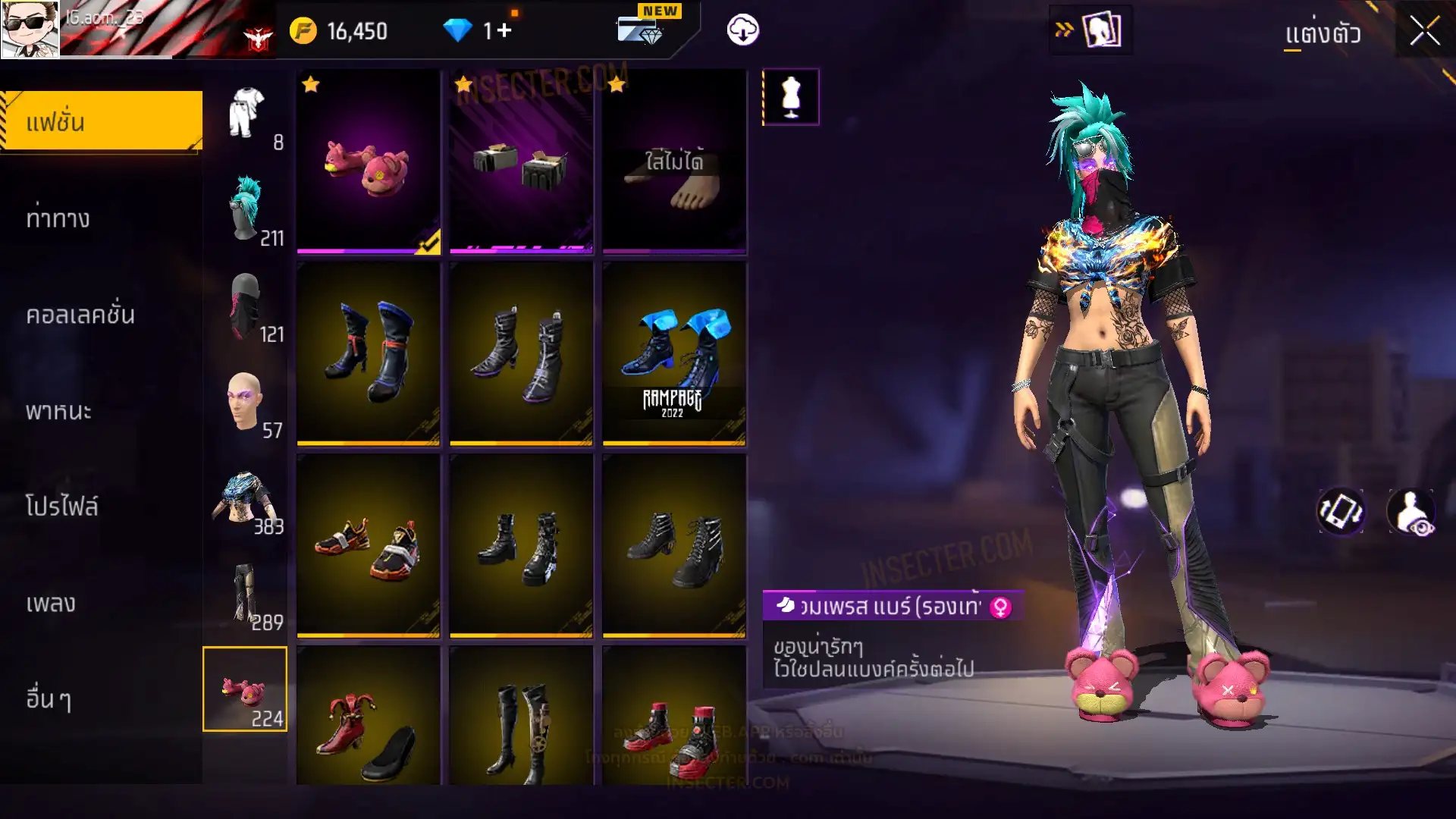Viewport: 1456px width, 819px height.
Task: Open the เพลง music tab
Action: [51, 604]
